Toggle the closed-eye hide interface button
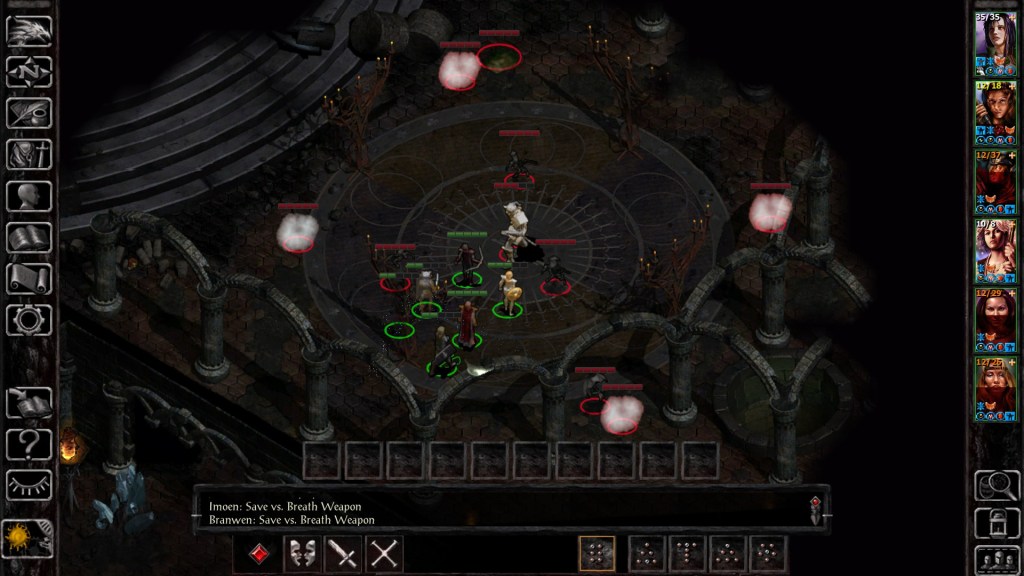 pyautogui.click(x=29, y=485)
